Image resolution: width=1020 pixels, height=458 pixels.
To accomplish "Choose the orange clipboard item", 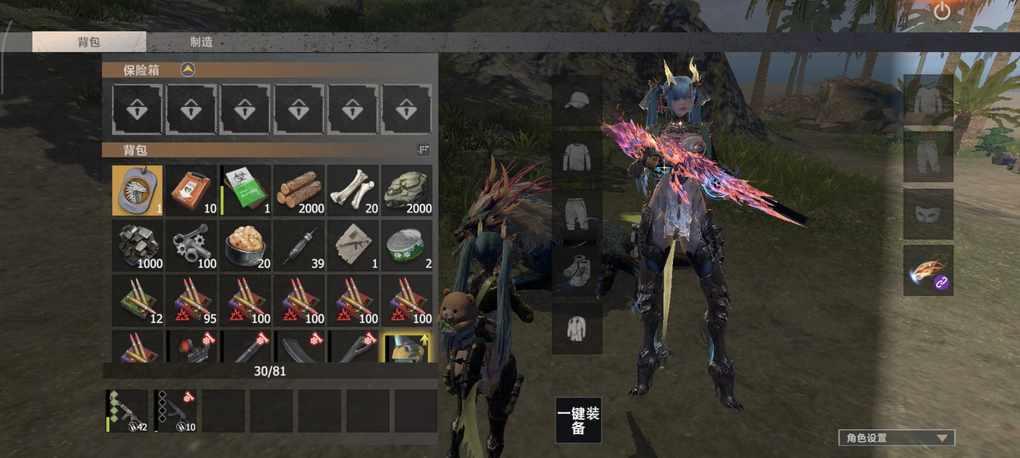I will click(x=191, y=189).
